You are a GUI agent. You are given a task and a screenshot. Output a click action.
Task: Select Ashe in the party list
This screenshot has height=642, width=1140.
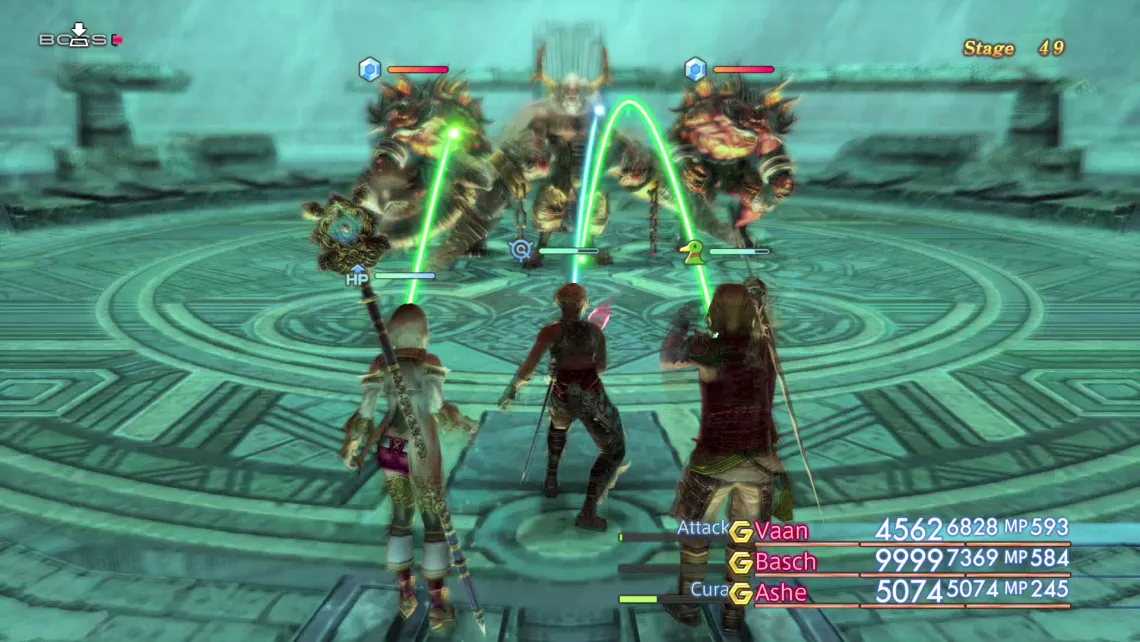coord(781,593)
